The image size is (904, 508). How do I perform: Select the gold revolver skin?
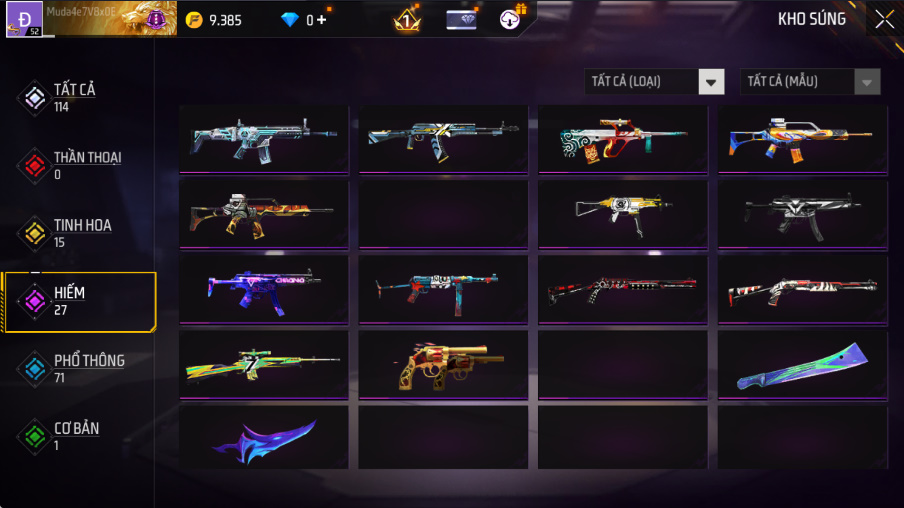click(443, 367)
